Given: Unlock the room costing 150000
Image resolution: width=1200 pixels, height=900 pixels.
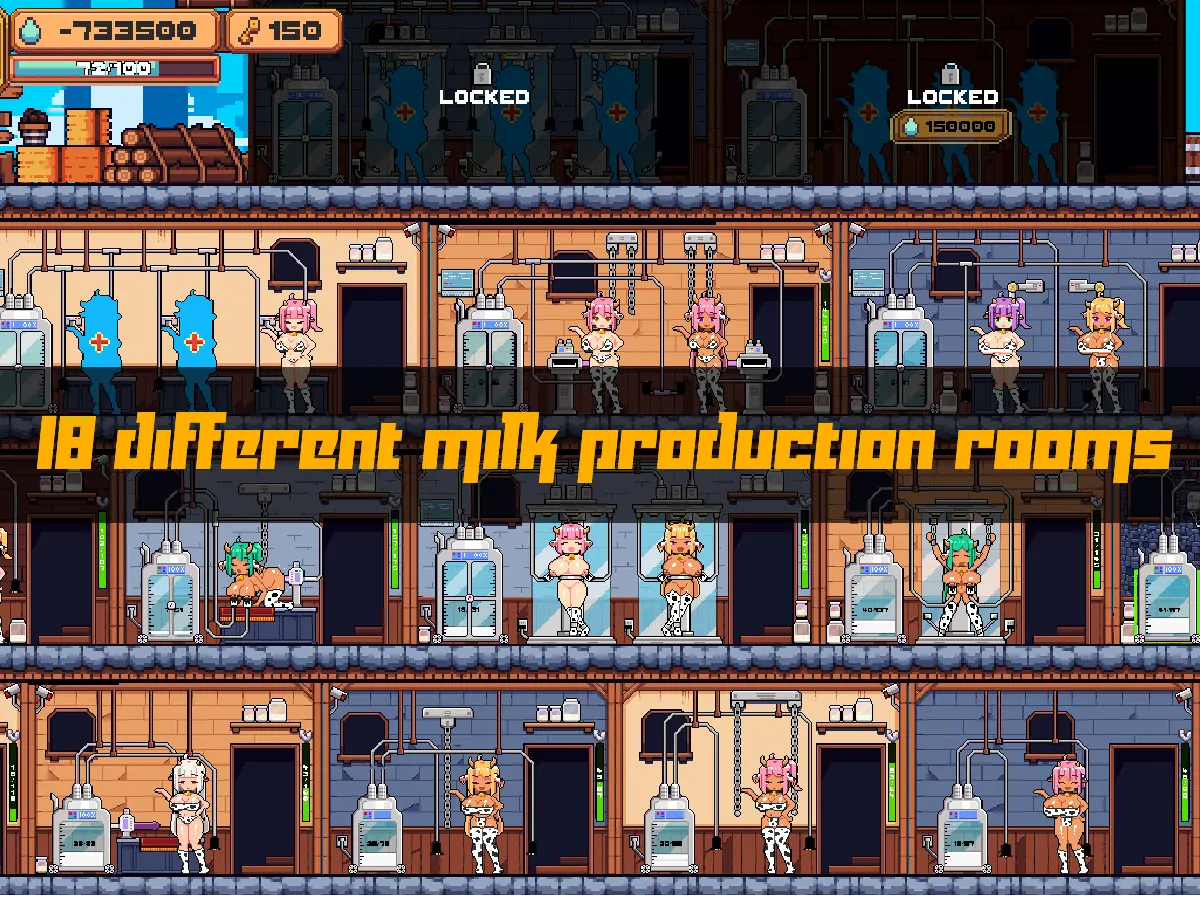Looking at the screenshot, I should (x=951, y=126).
